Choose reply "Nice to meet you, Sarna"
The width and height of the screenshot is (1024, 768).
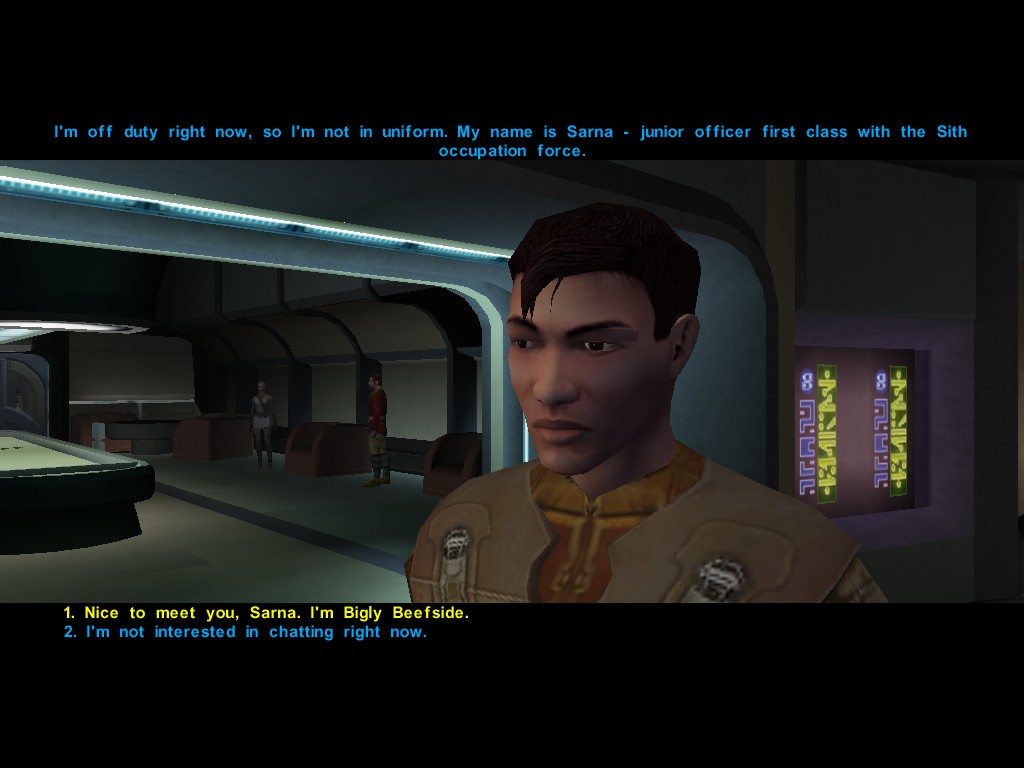[266, 613]
